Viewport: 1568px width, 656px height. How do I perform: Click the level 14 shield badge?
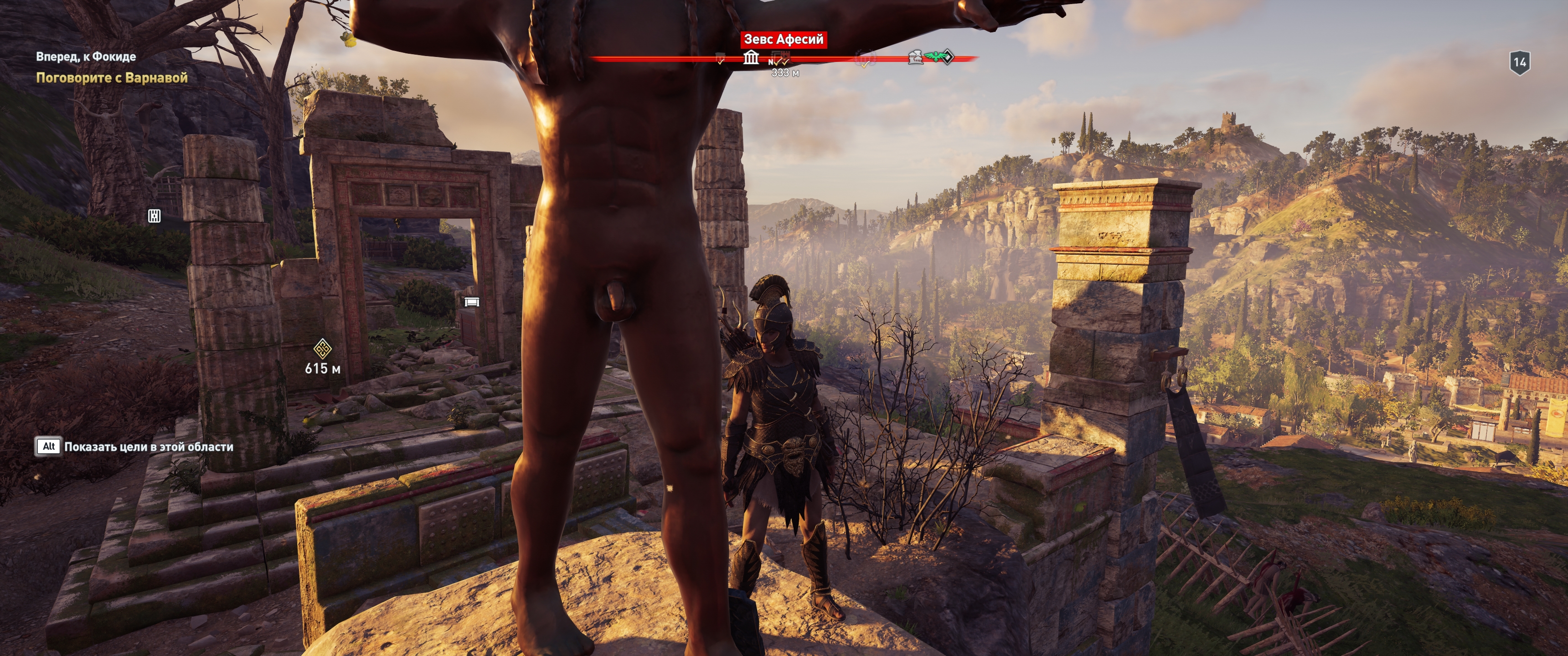pyautogui.click(x=1520, y=62)
